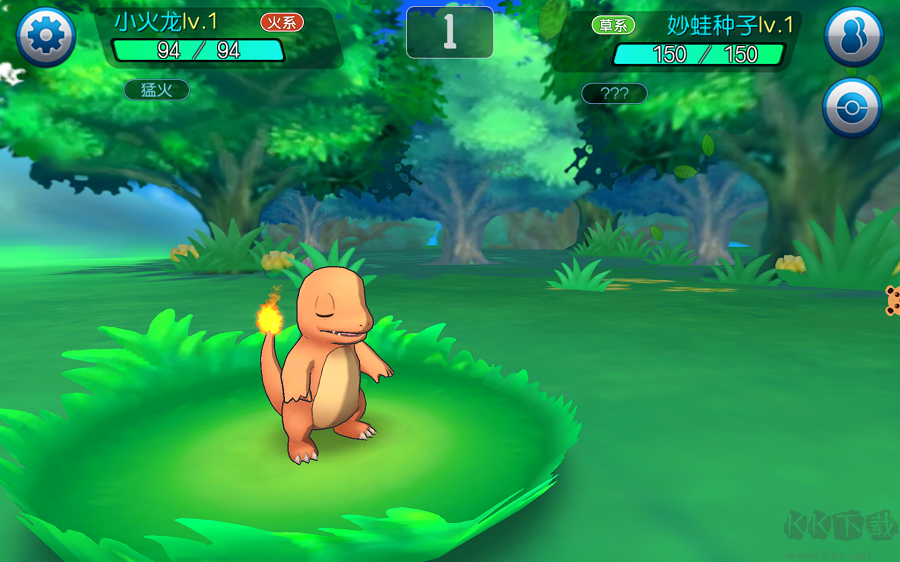The image size is (900, 562).
Task: Open settings with the gear icon
Action: point(46,37)
